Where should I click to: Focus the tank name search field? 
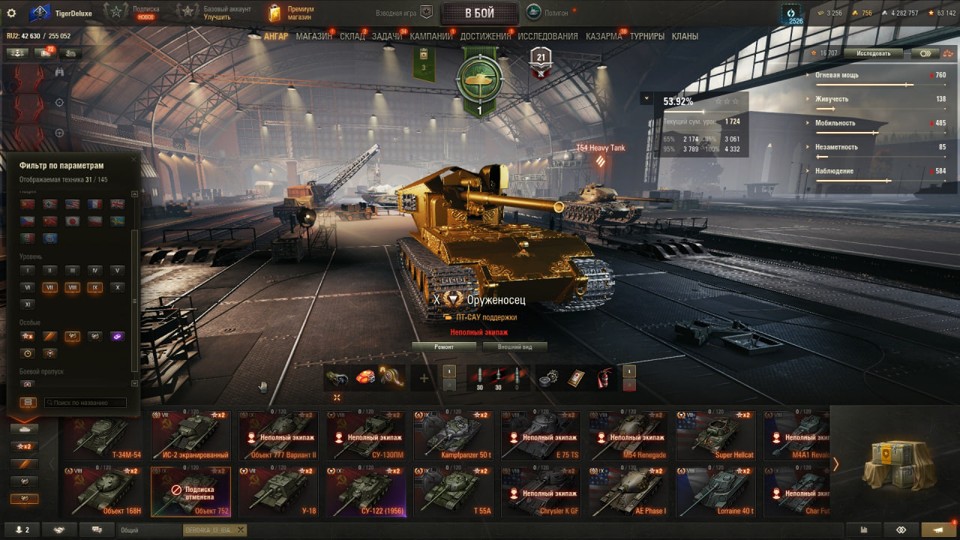[x=85, y=403]
